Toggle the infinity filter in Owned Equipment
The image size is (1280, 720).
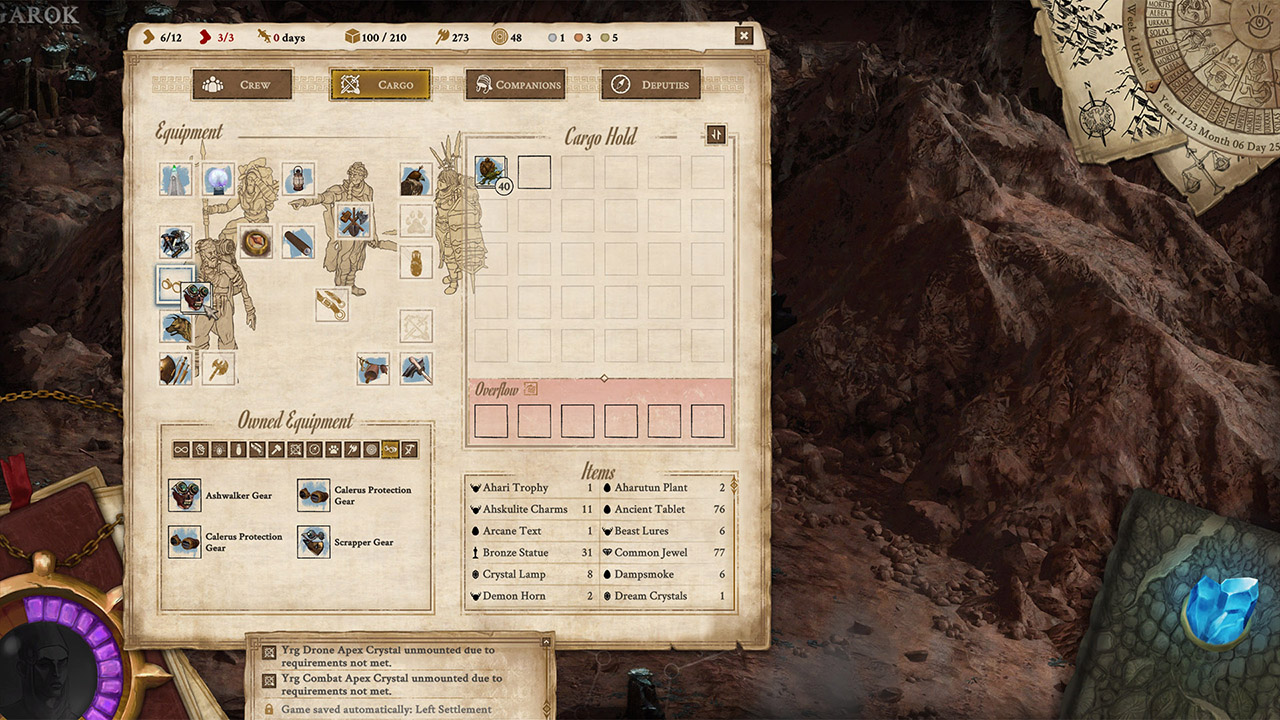point(181,450)
